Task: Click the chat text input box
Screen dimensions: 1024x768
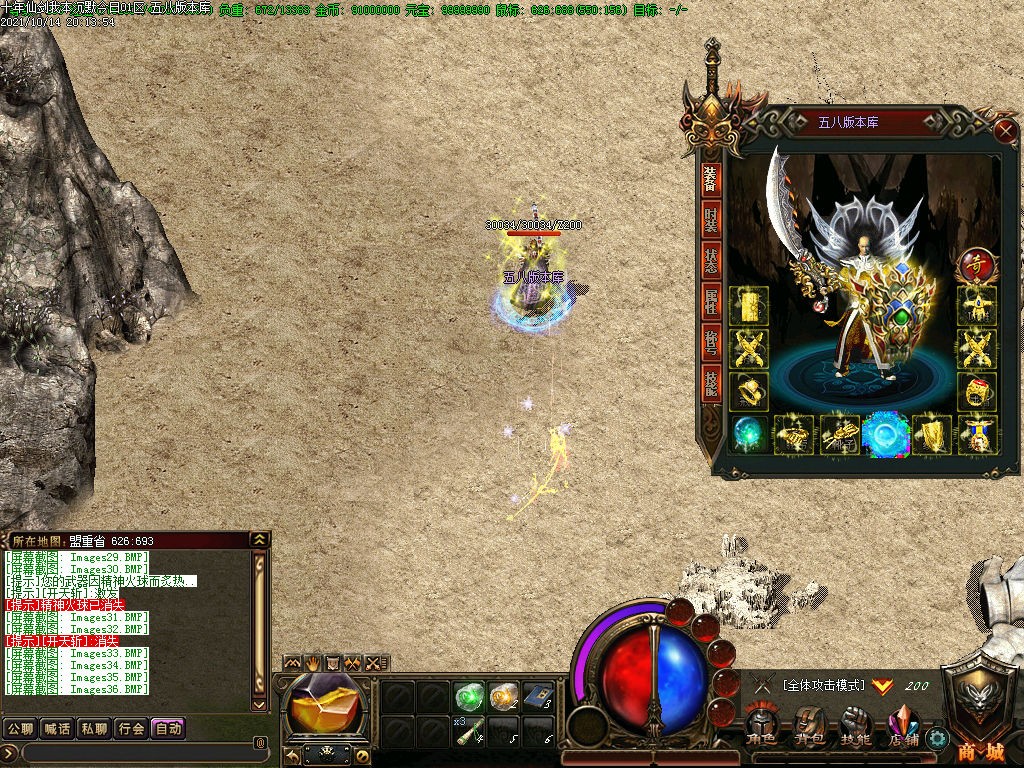Action: click(135, 752)
